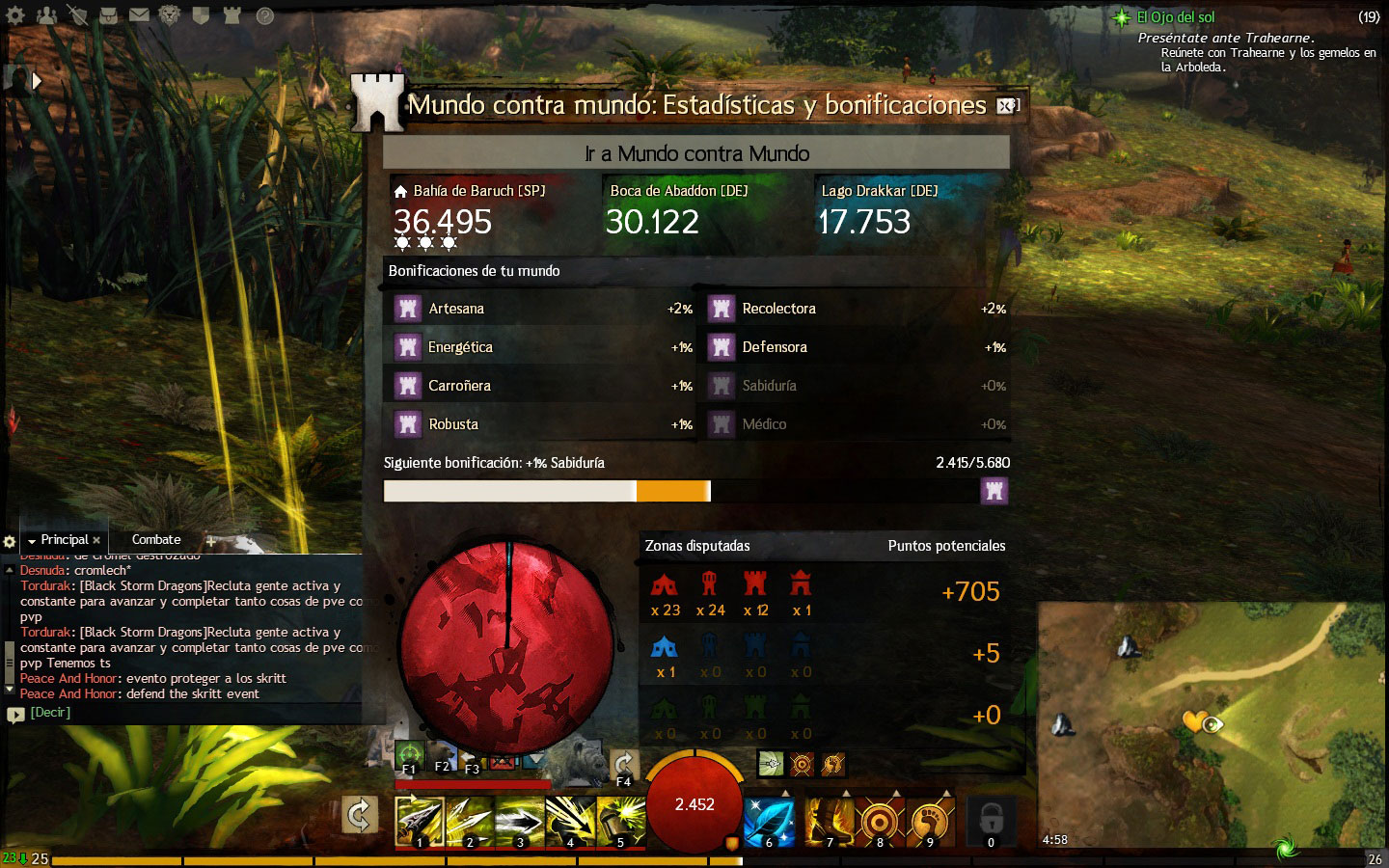Click the help question mark icon

(x=264, y=15)
